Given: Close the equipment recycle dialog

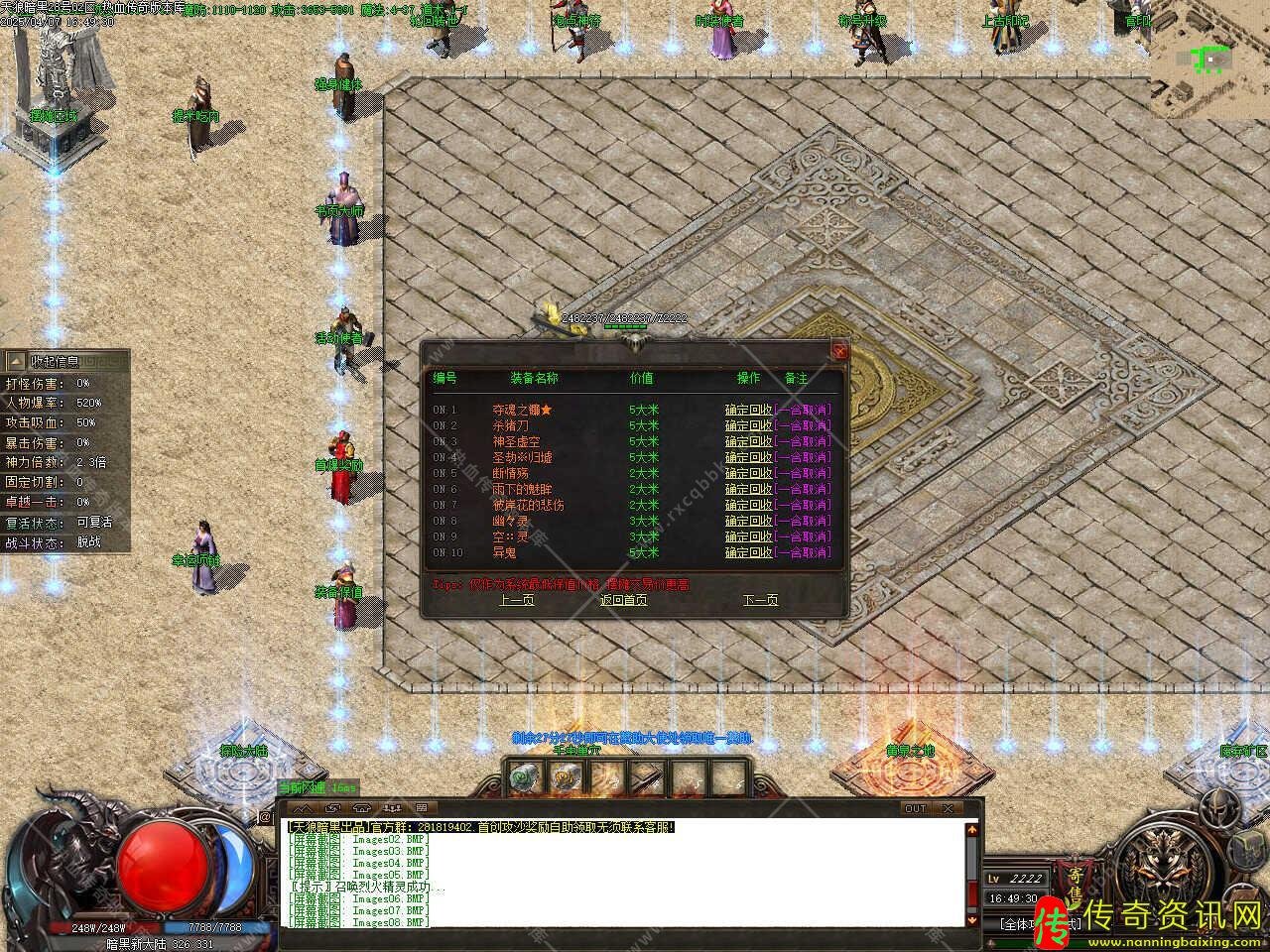Looking at the screenshot, I should click(840, 351).
